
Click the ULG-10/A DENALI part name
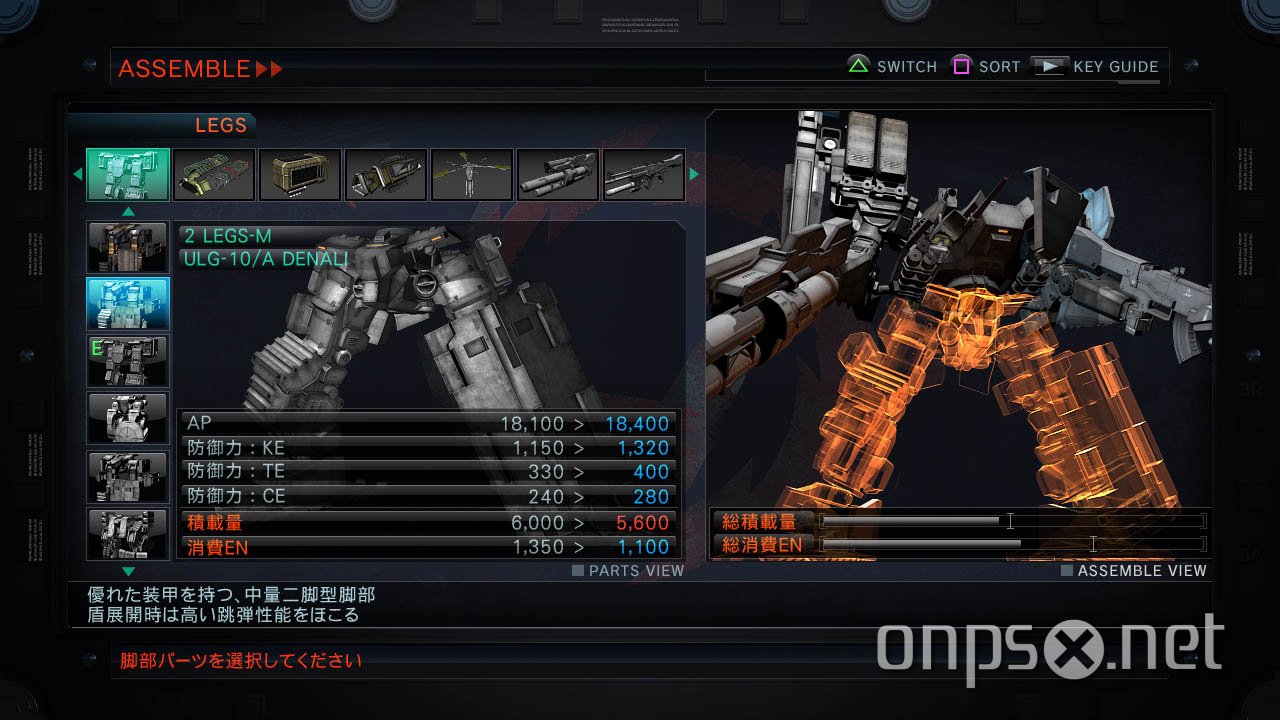click(x=266, y=257)
